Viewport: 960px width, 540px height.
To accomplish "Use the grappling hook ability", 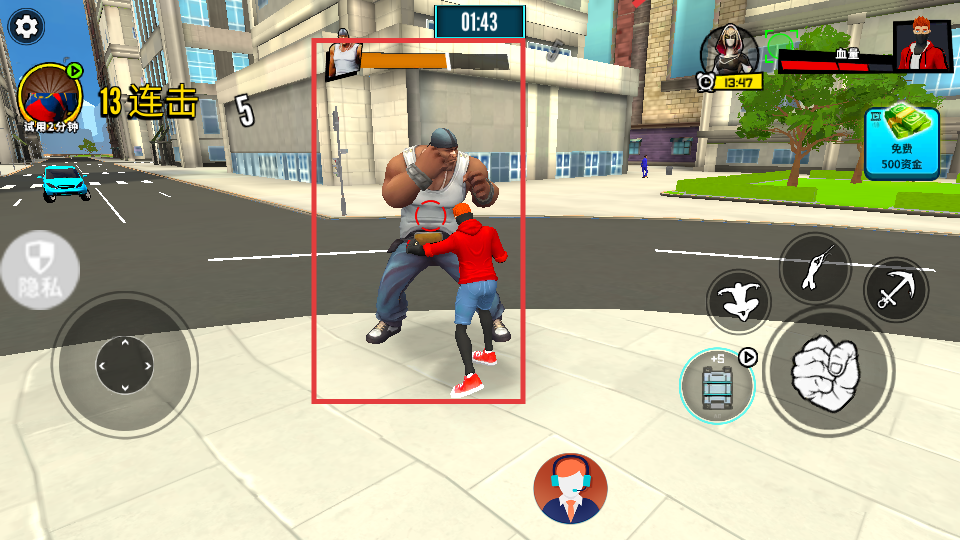I will click(x=895, y=290).
